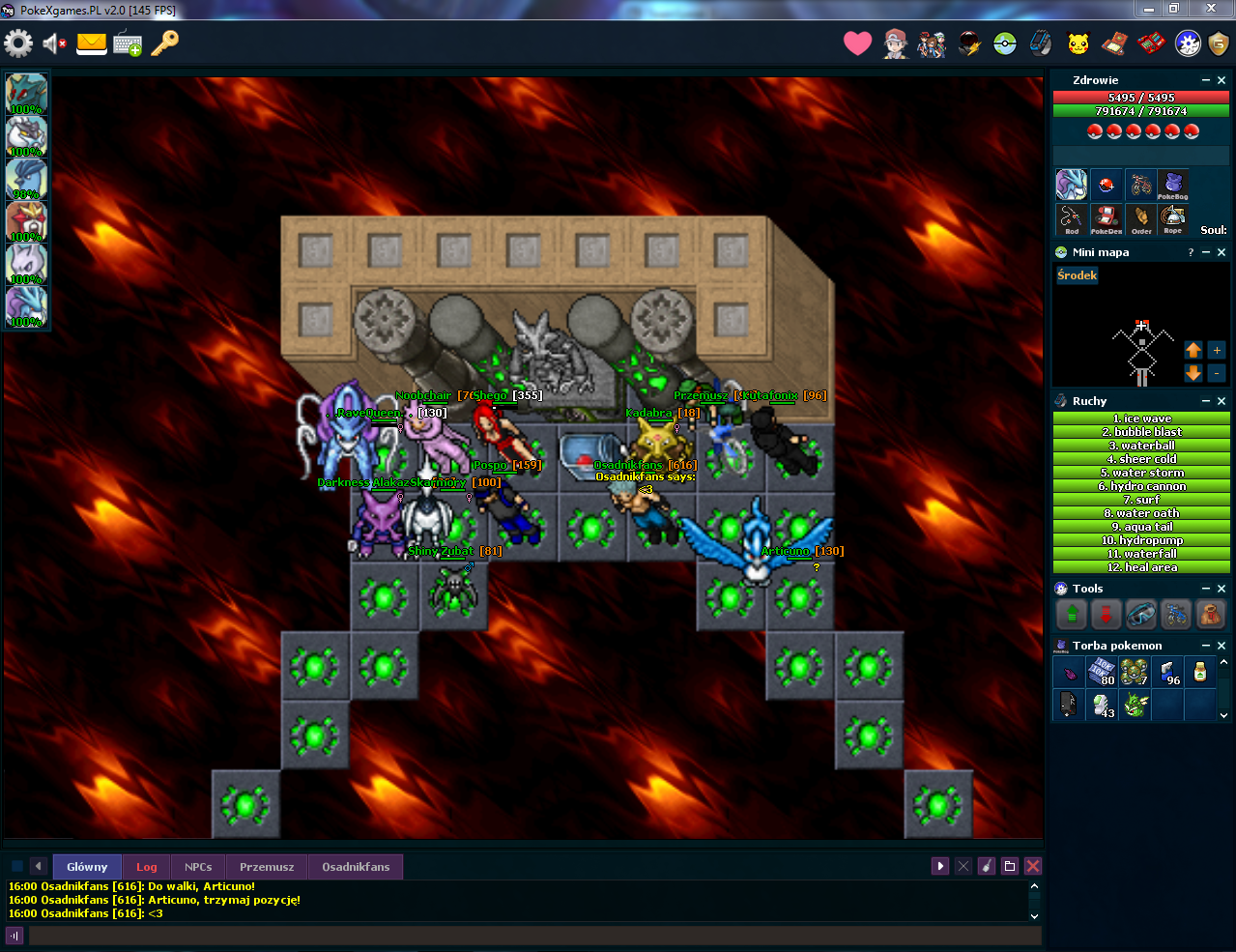The width and height of the screenshot is (1236, 952).
Task: Switch to the Log chat tab
Action: tap(147, 867)
